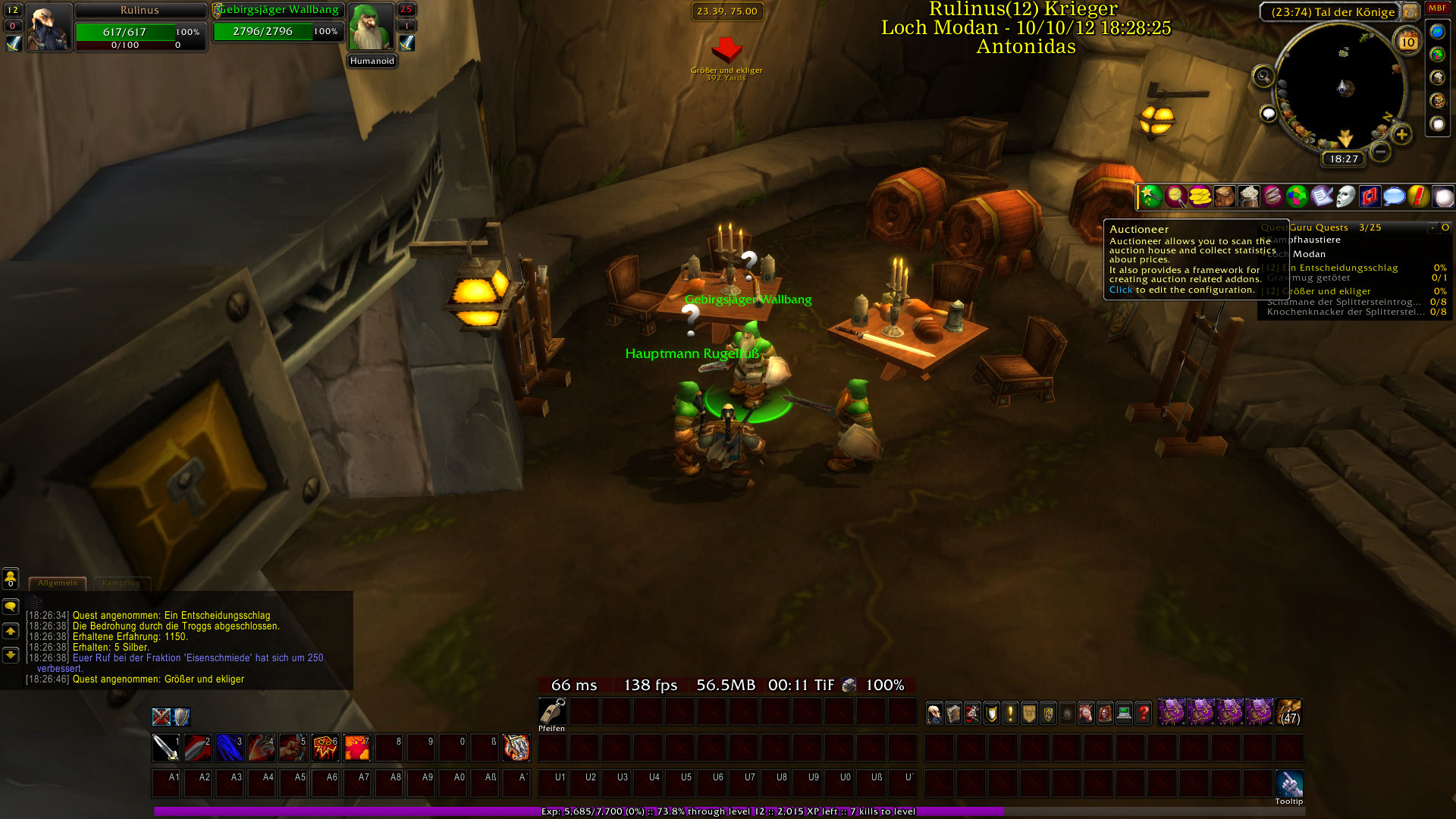Open the backpack showing 47 free slots
Viewport: 1456px width, 819px height.
[1289, 713]
